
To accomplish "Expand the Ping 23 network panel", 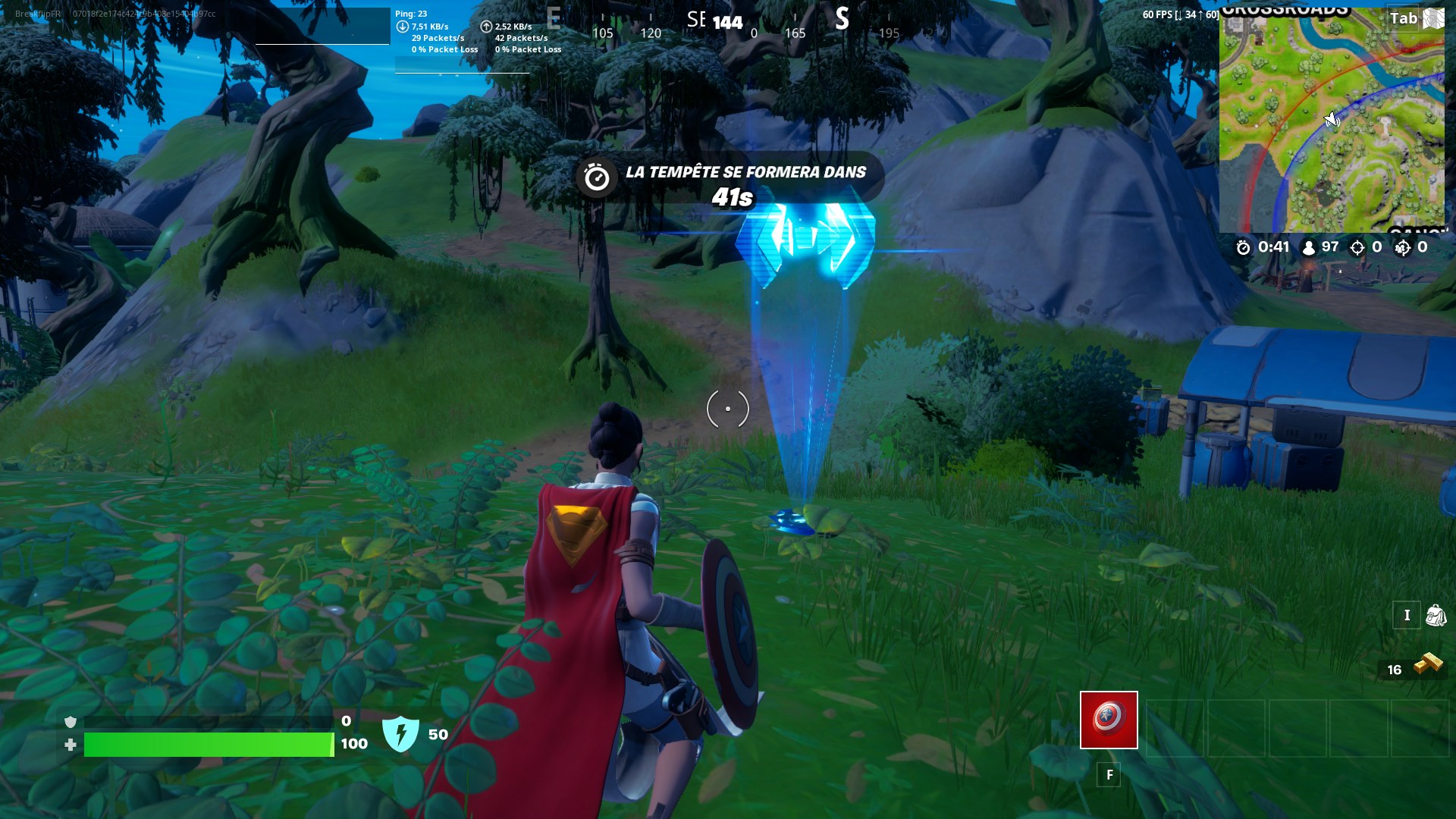I will (x=412, y=13).
